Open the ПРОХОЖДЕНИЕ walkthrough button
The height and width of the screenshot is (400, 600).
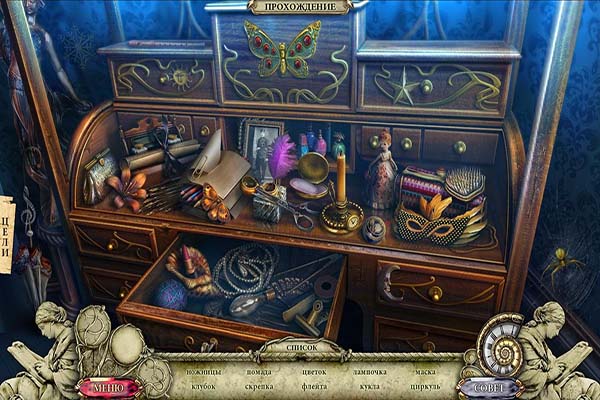300,7
